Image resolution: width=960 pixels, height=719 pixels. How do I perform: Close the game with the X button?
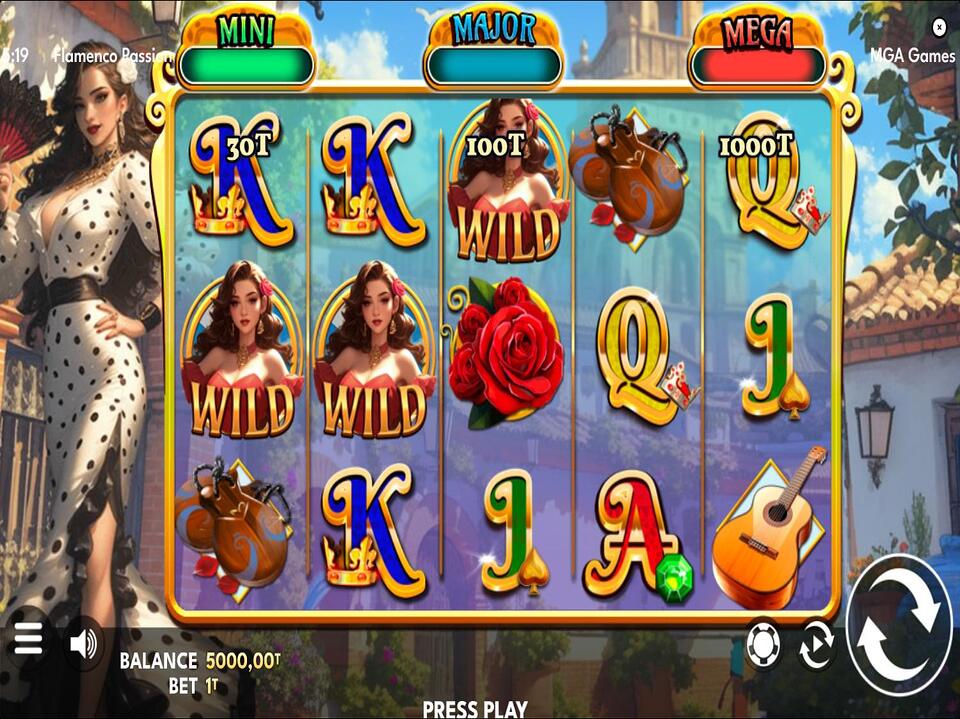click(x=938, y=27)
